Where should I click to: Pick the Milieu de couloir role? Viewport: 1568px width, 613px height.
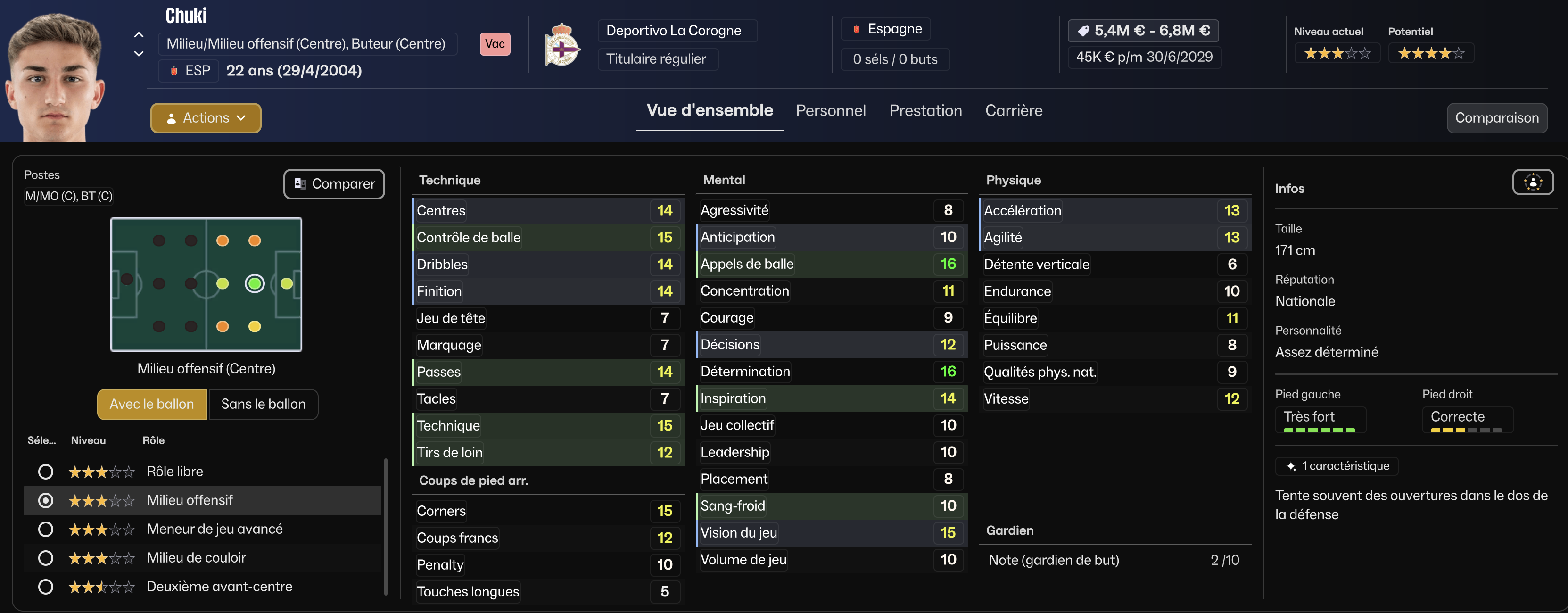[x=46, y=558]
